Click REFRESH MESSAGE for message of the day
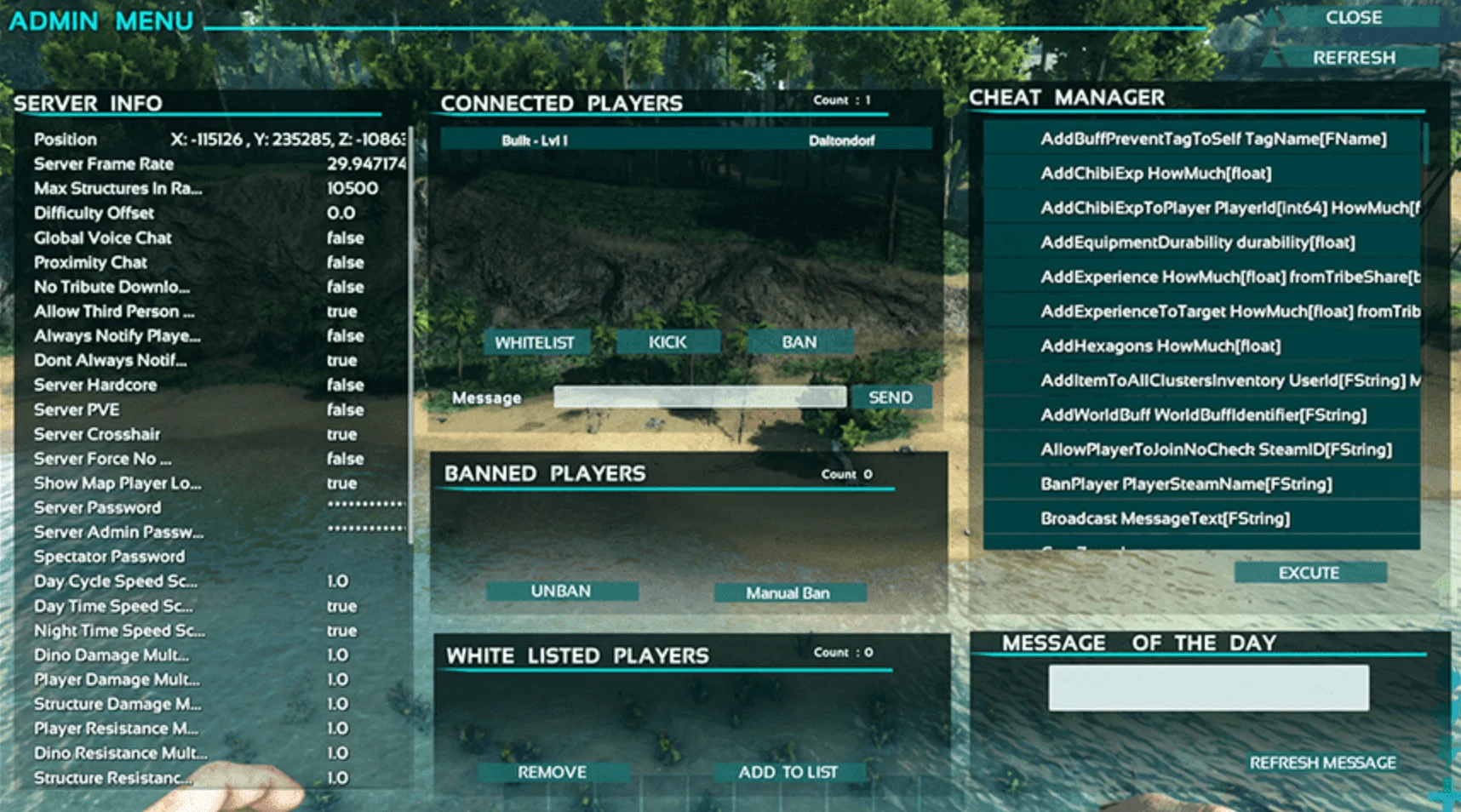Image resolution: width=1461 pixels, height=812 pixels. (1322, 763)
